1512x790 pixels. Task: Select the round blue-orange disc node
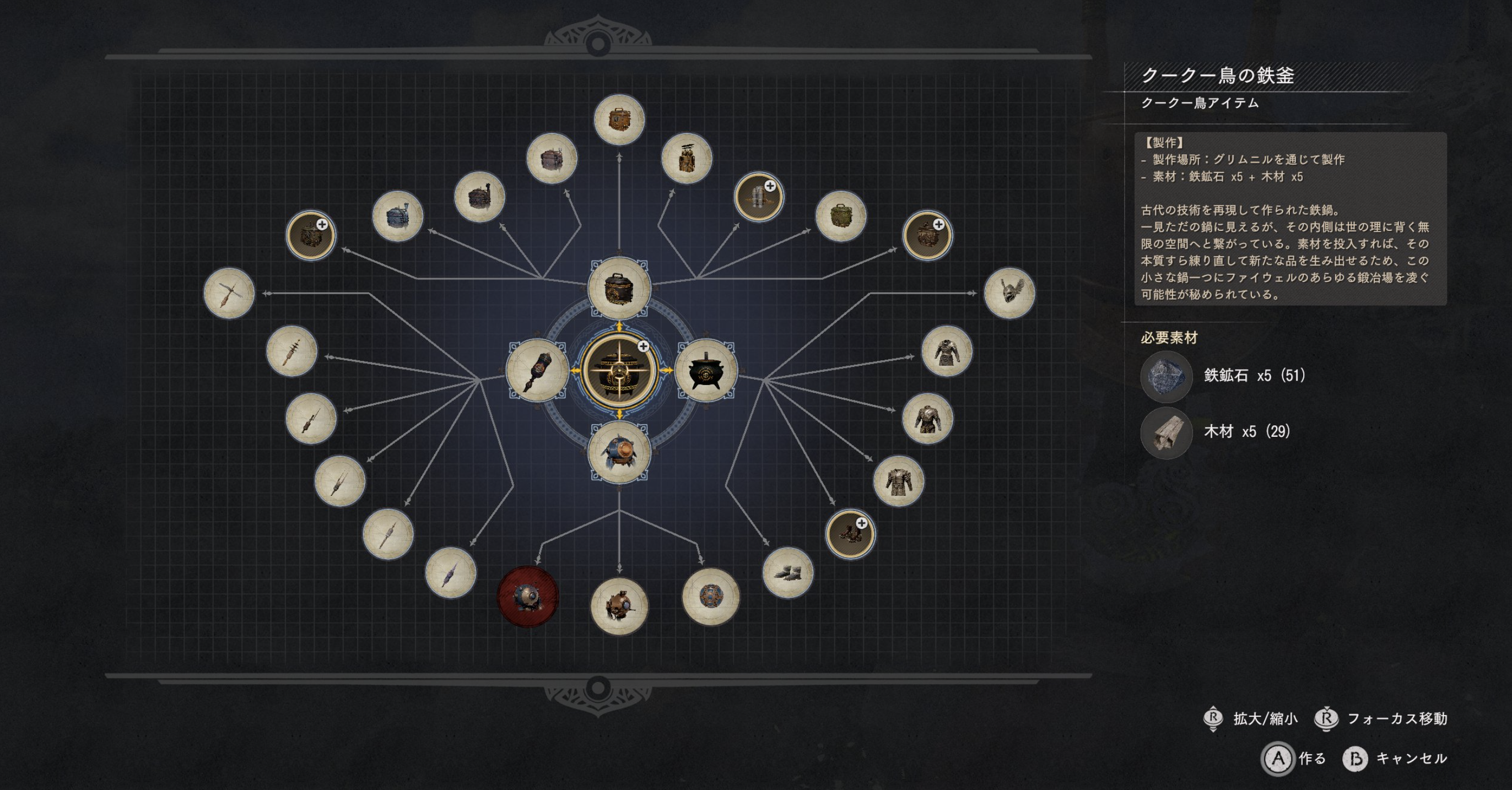710,596
